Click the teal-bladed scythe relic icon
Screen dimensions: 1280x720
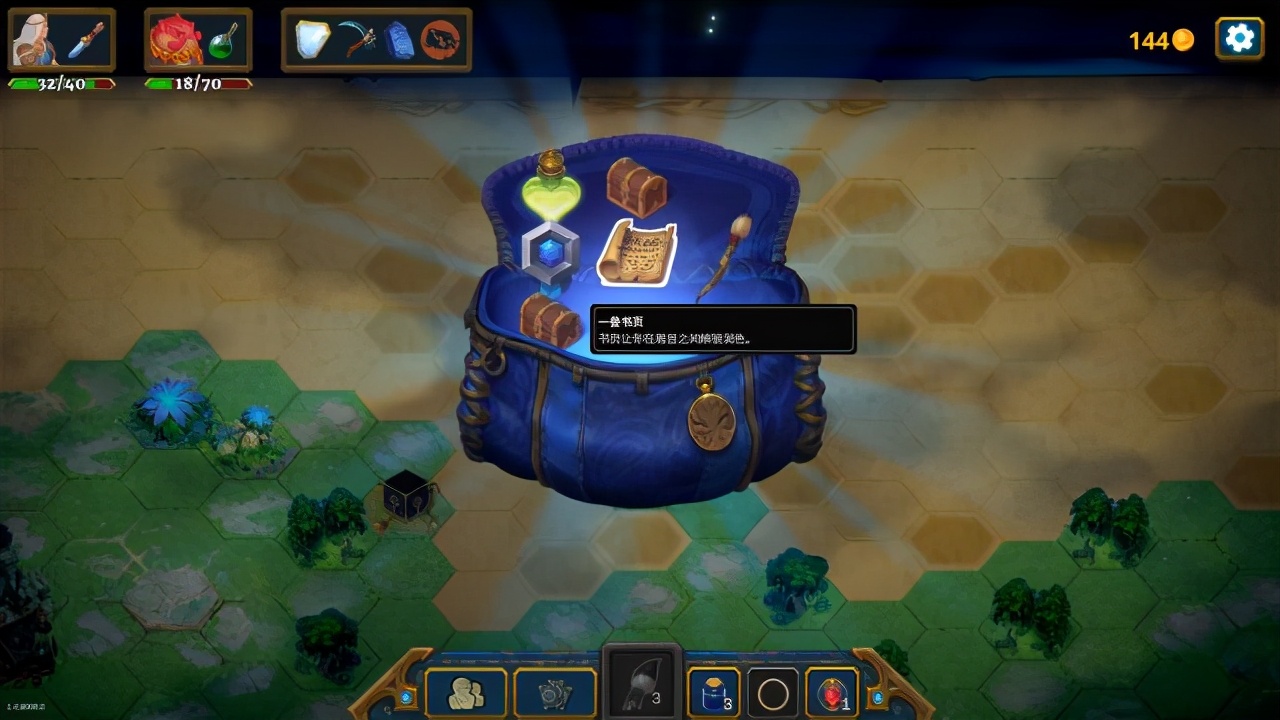pyautogui.click(x=355, y=40)
